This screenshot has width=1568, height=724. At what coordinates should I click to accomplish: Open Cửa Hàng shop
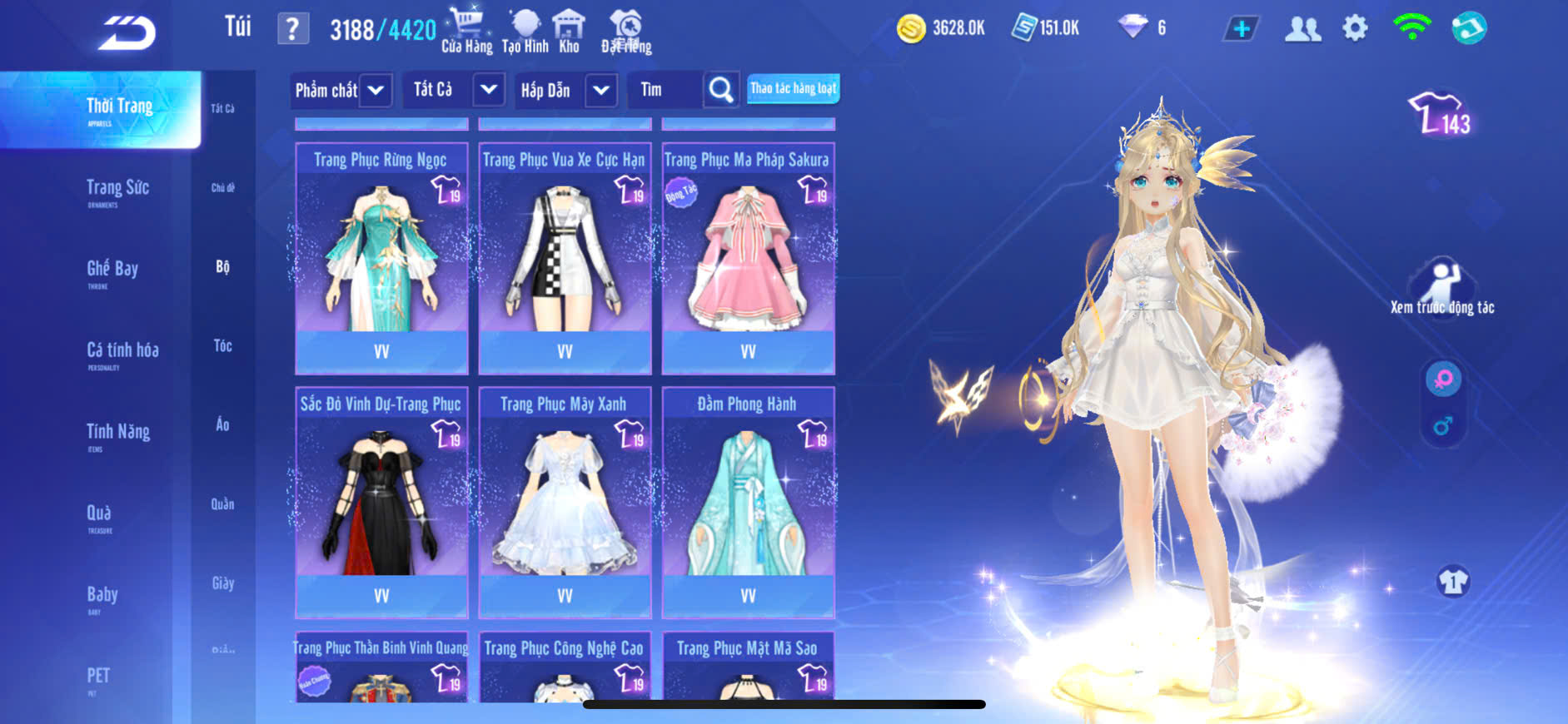tap(466, 32)
